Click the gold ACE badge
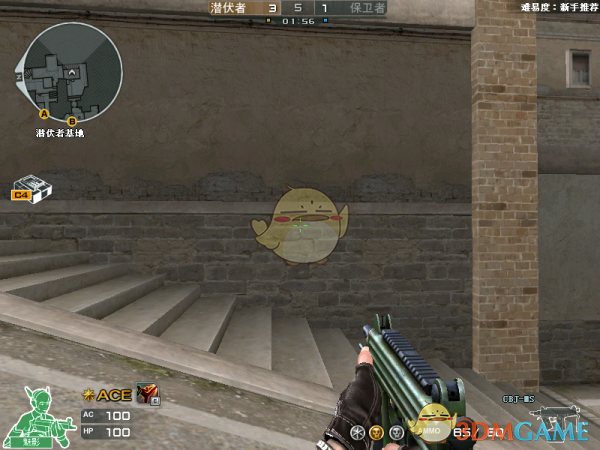The image size is (600, 450). click(108, 396)
